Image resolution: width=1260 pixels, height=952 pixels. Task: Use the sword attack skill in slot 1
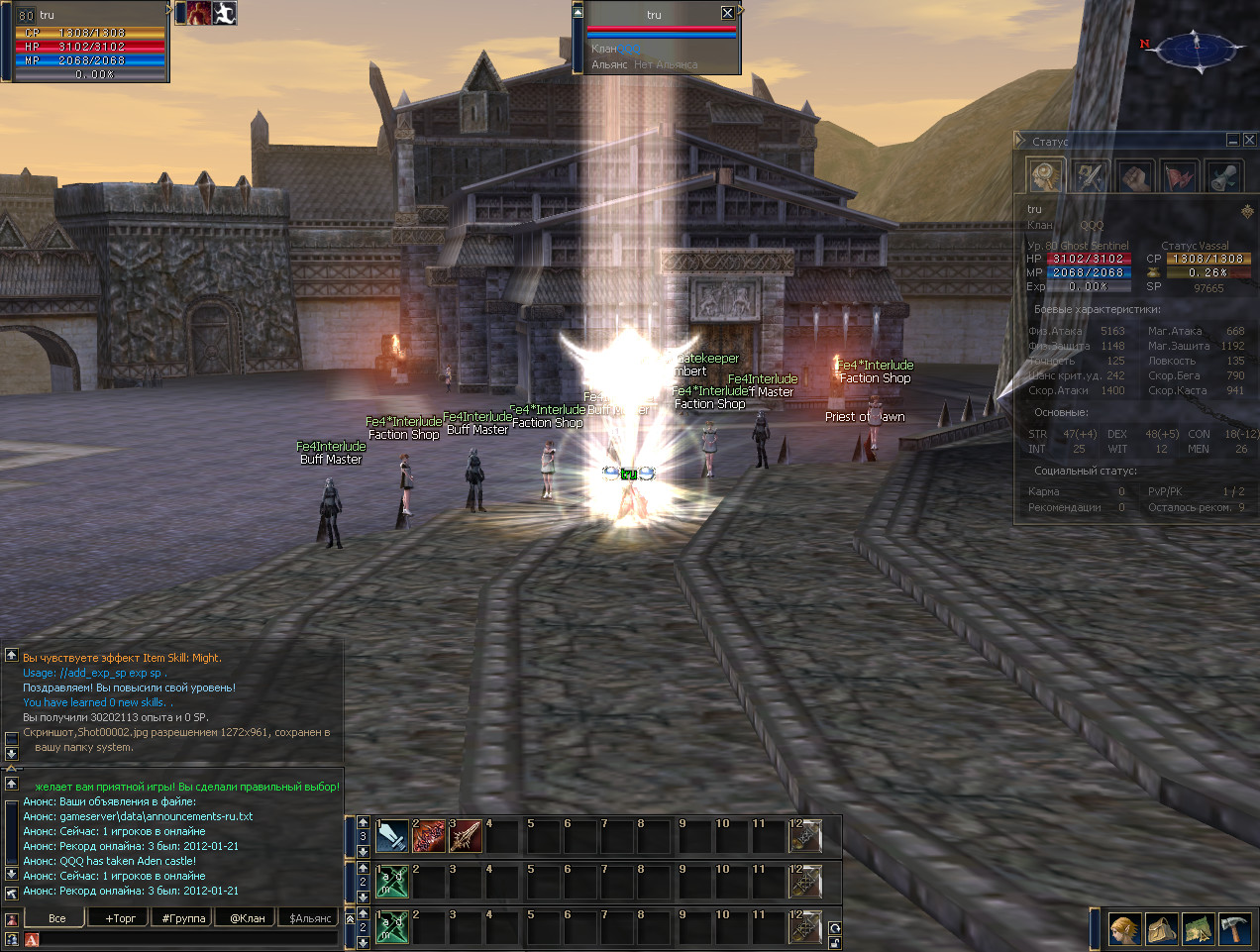coord(392,836)
